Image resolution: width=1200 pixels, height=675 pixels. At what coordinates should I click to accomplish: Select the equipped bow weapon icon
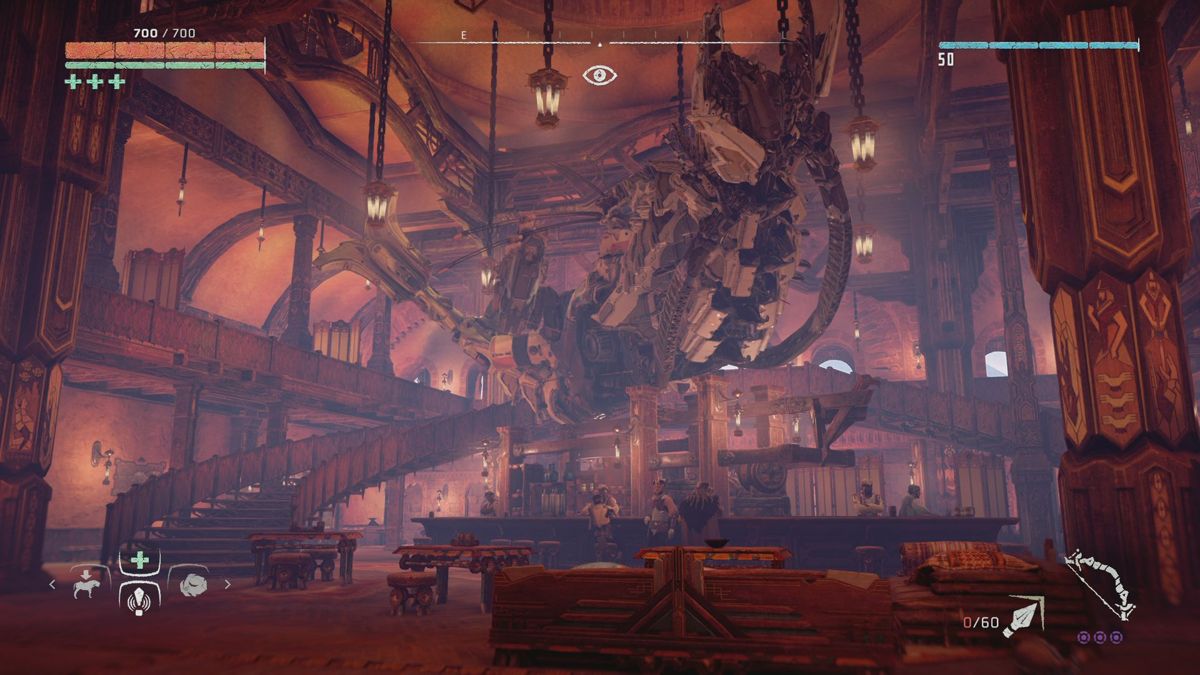[1099, 583]
